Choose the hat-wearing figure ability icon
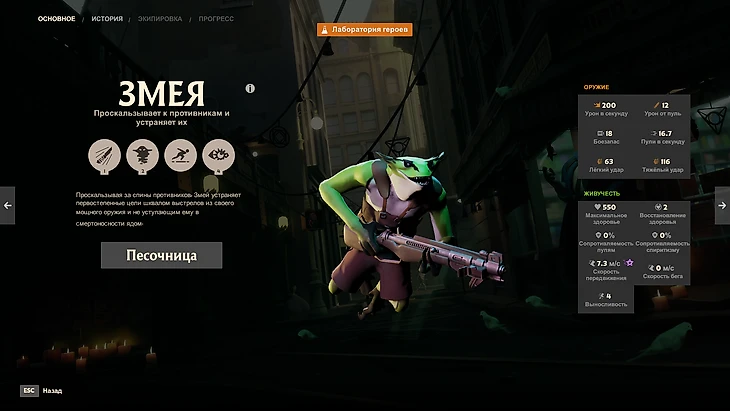Image resolution: width=730 pixels, height=411 pixels. [x=142, y=155]
